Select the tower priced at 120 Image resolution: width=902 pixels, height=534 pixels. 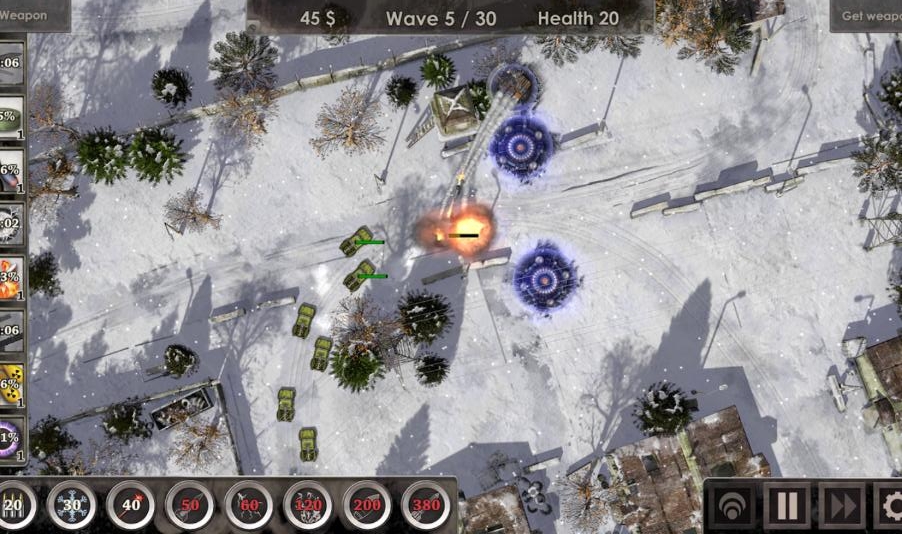point(307,506)
